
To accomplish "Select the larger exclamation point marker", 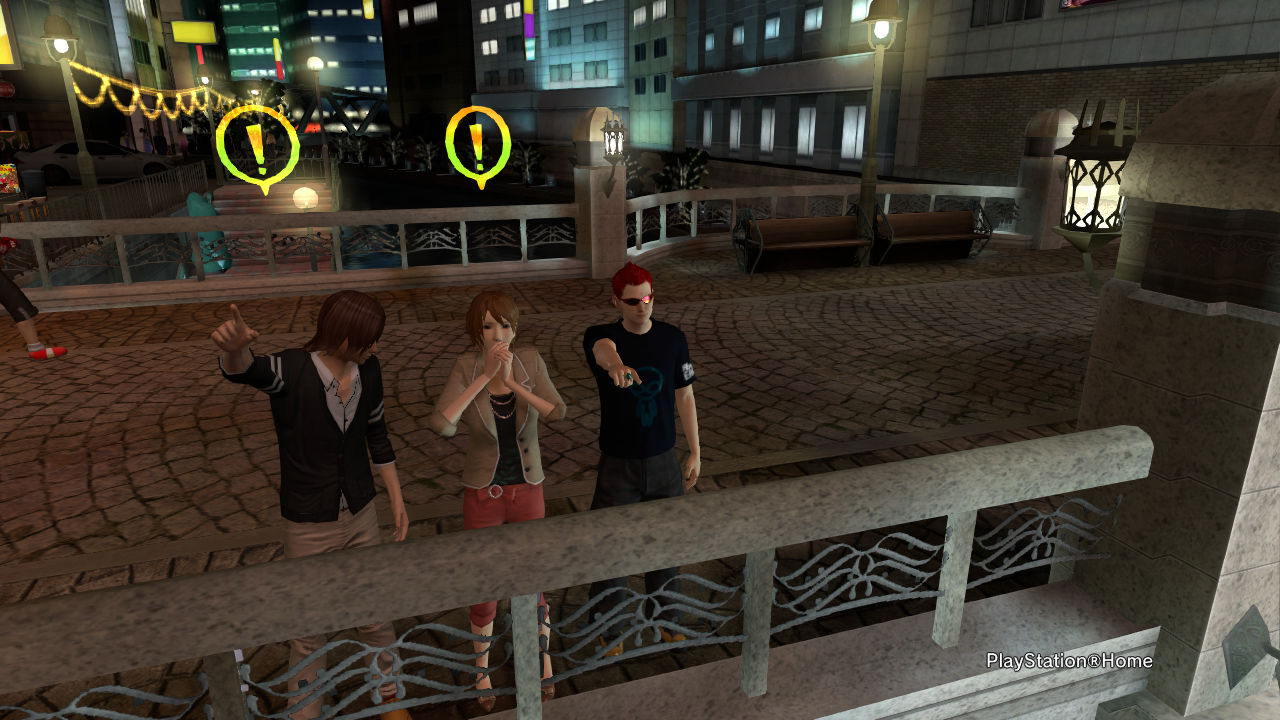I will pyautogui.click(x=258, y=146).
